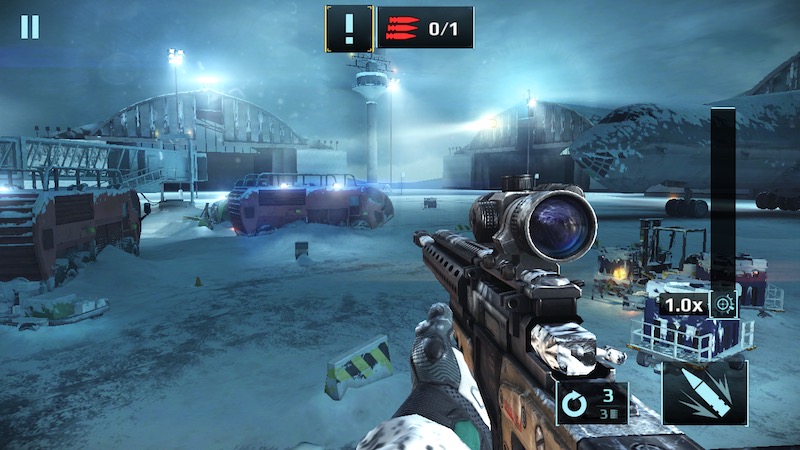
Task: Fire the rifle with the bullet button
Action: (704, 395)
